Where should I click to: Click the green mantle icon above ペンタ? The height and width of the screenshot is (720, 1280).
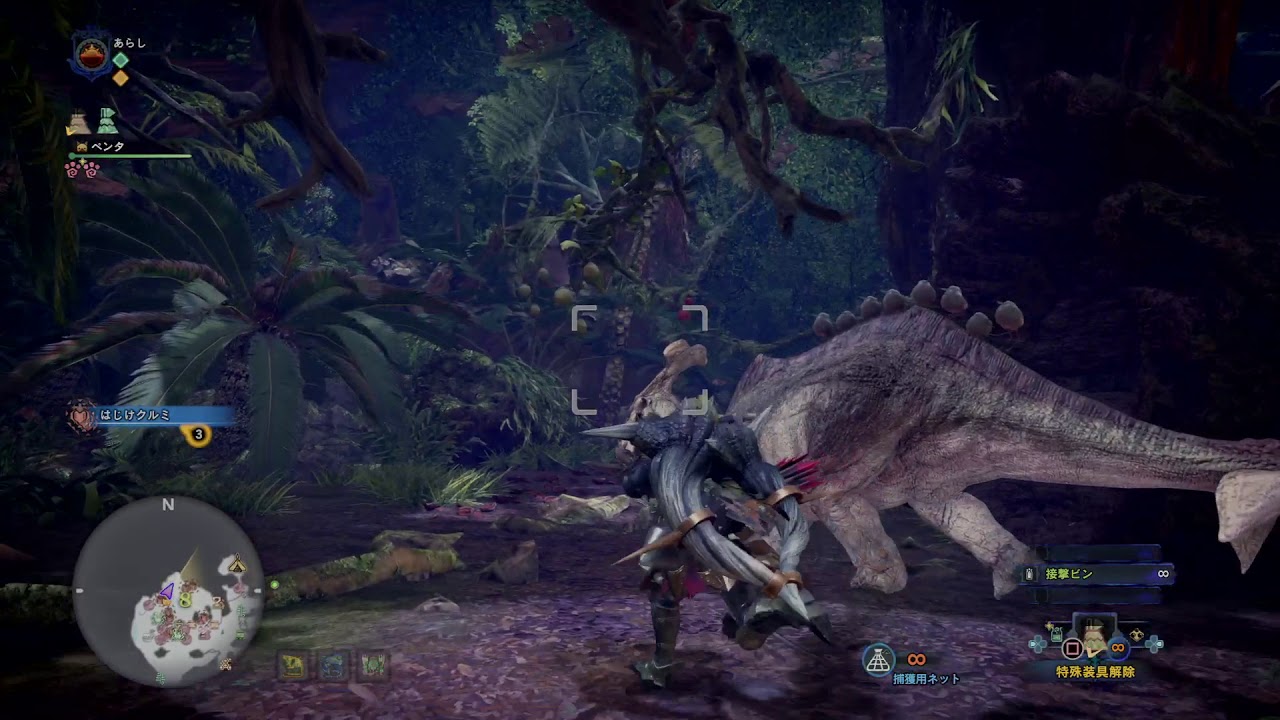pos(107,122)
